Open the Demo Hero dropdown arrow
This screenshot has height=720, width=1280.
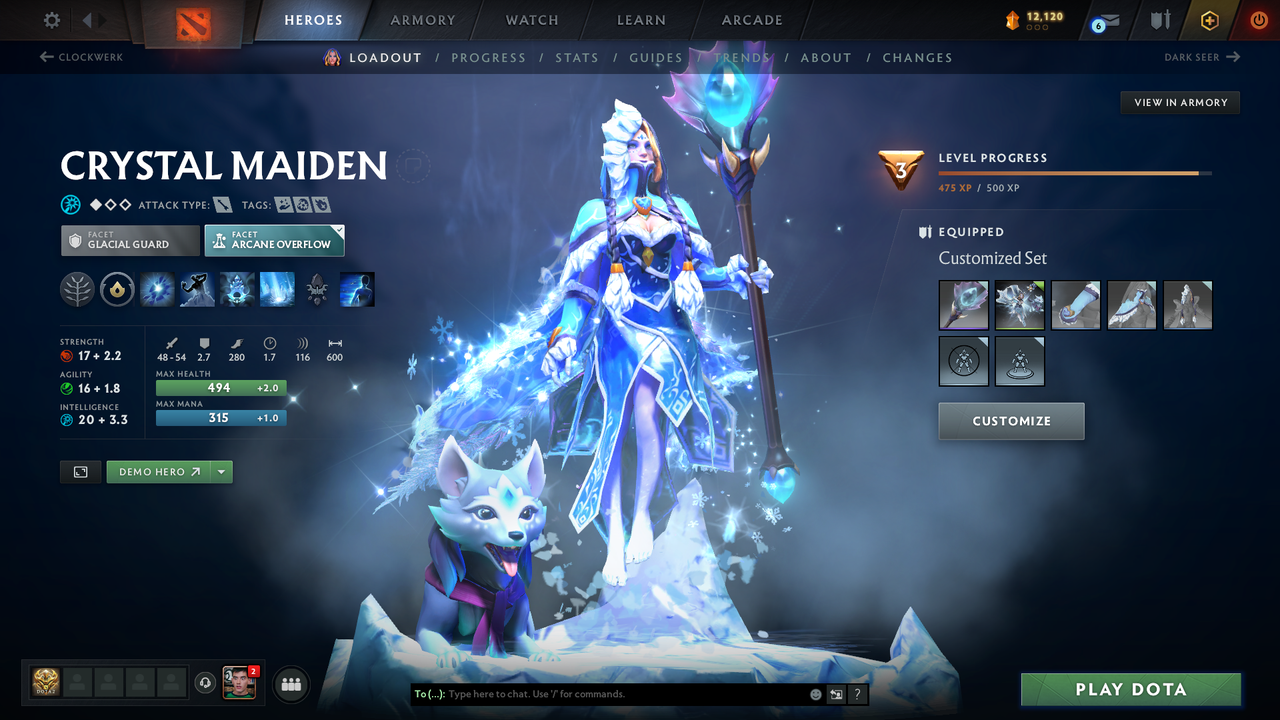[x=219, y=471]
